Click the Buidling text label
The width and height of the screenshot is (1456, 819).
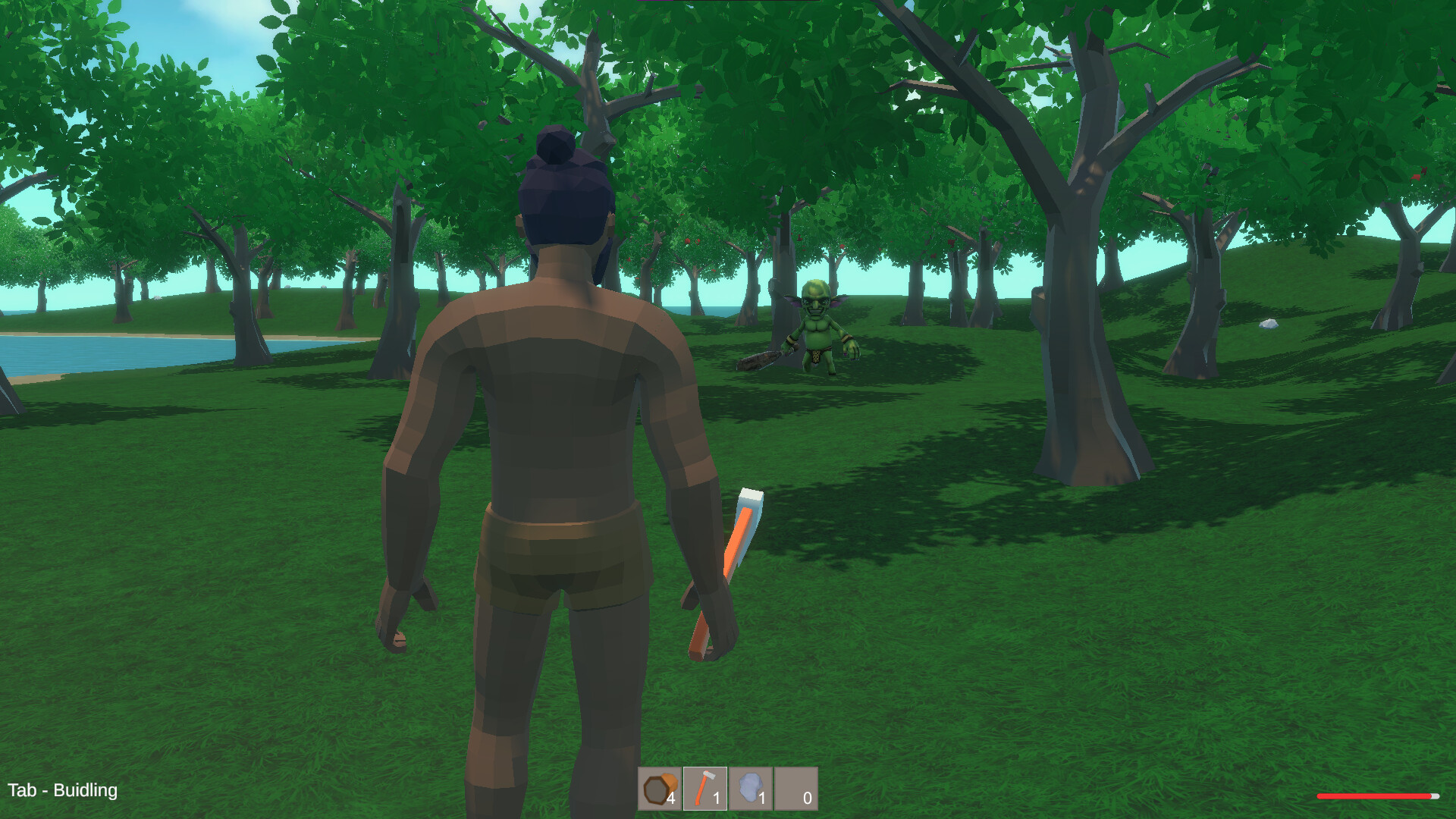[86, 791]
